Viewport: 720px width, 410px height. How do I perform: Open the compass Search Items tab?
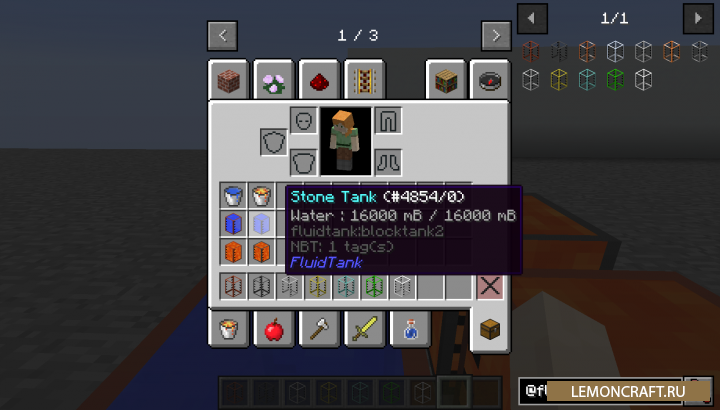click(490, 80)
